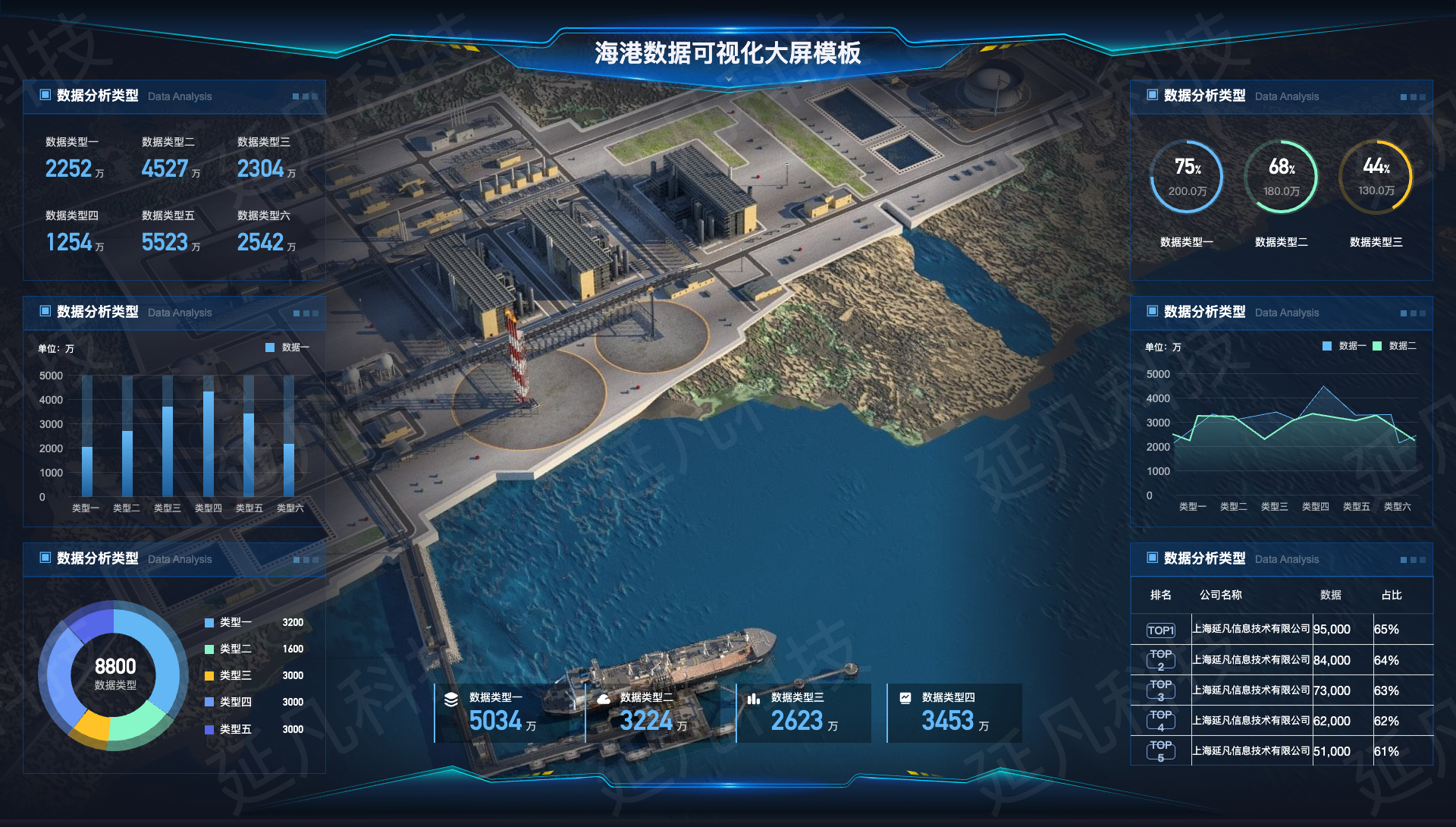Toggle the green 数据二 line chart legend
The image size is (1456, 827).
[1395, 346]
